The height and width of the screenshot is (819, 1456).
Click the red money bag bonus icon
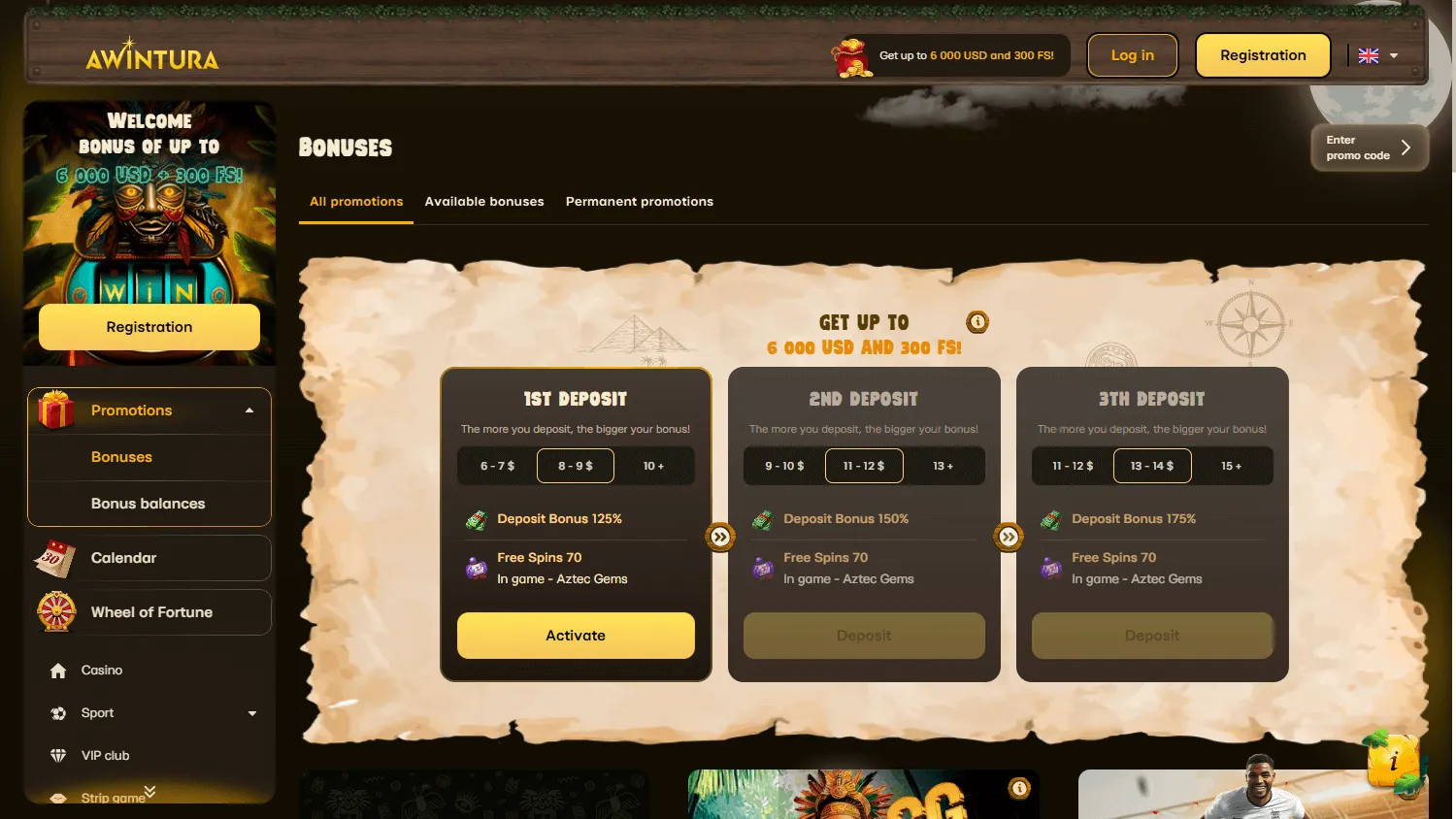coord(851,55)
